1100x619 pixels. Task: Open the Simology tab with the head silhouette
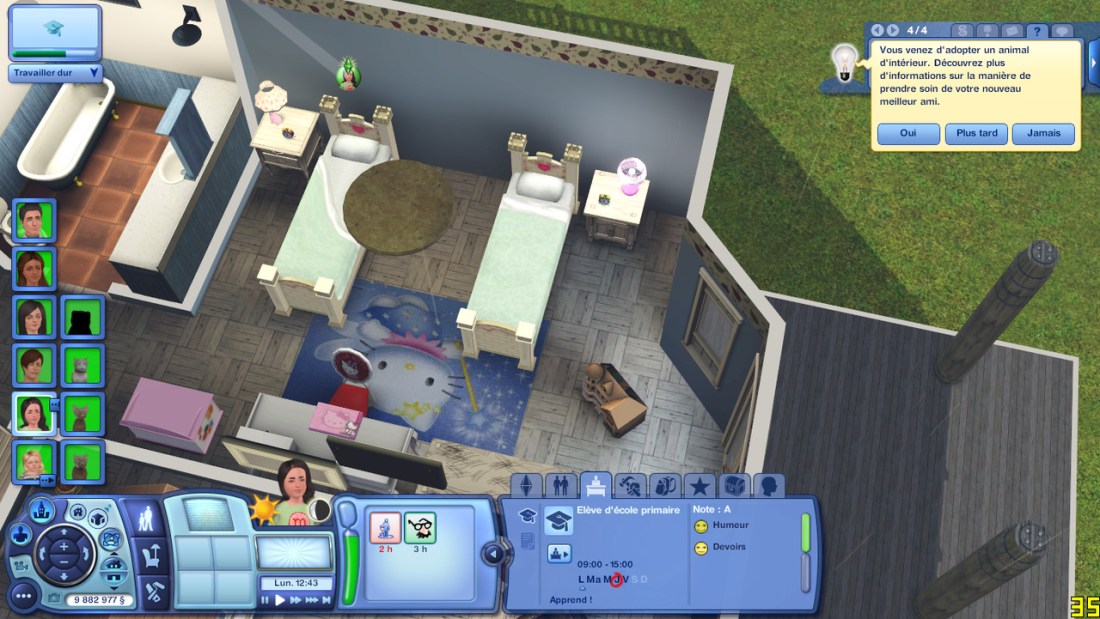pyautogui.click(x=768, y=487)
